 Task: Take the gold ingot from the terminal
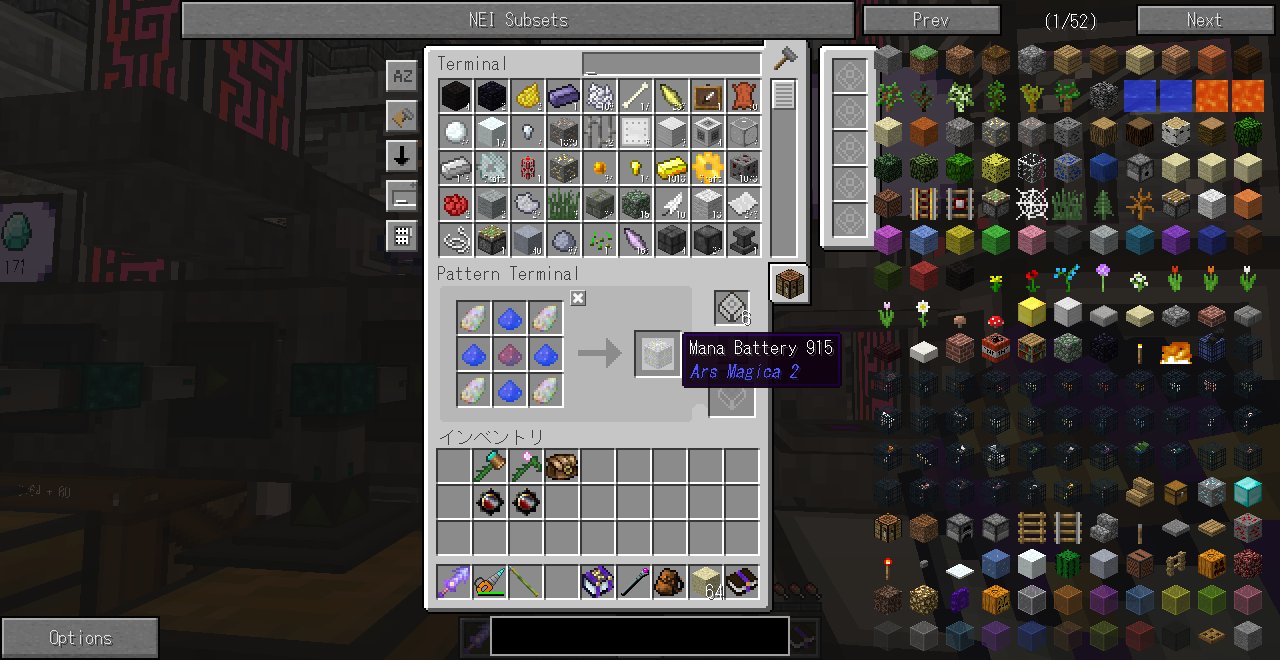tap(671, 168)
